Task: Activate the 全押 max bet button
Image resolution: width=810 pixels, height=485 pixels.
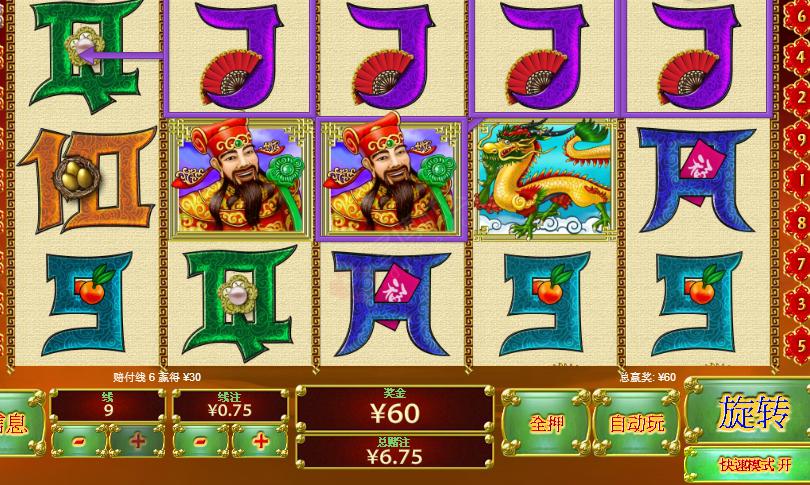Action: 545,423
